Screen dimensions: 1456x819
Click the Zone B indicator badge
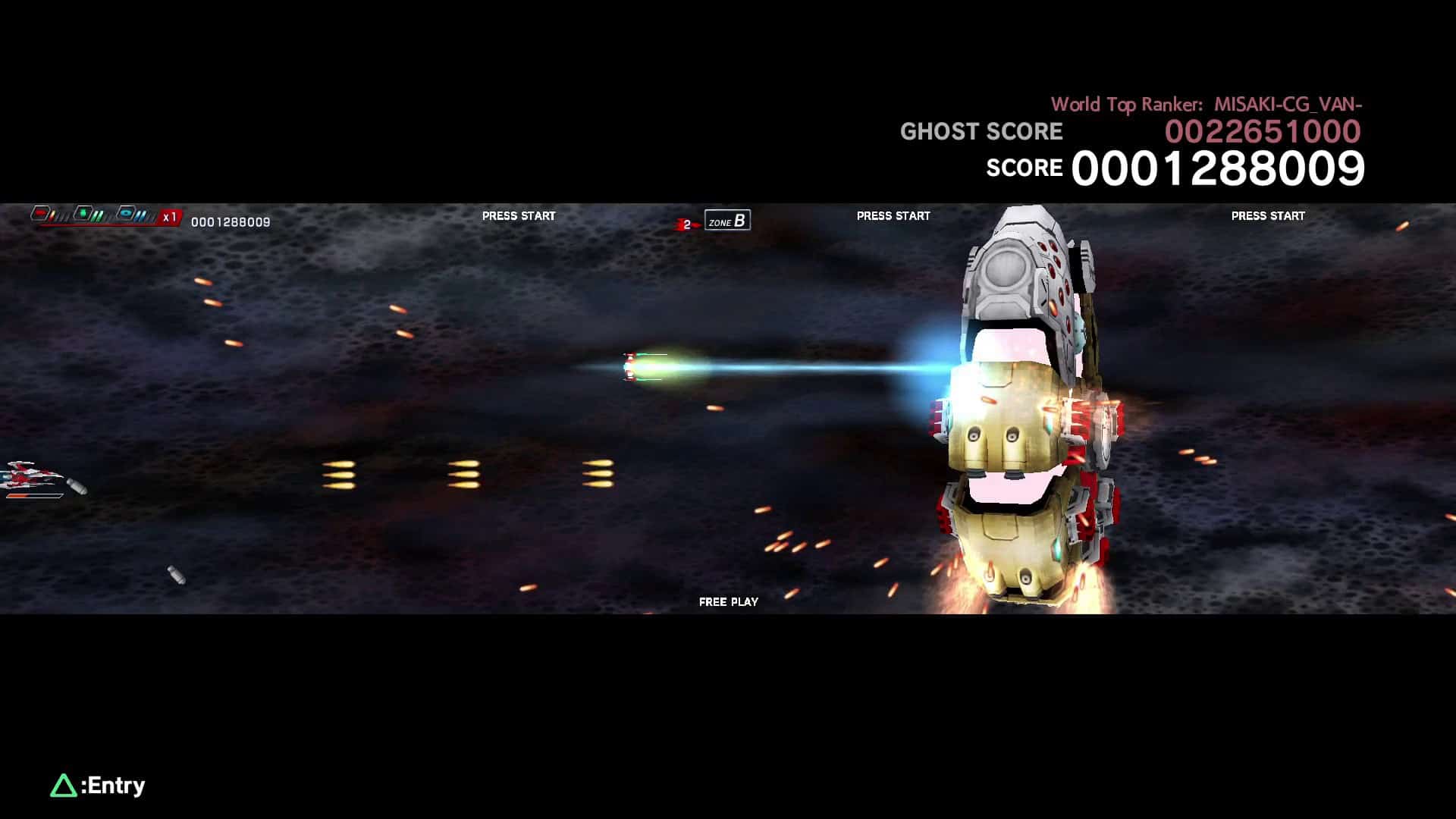pyautogui.click(x=726, y=221)
